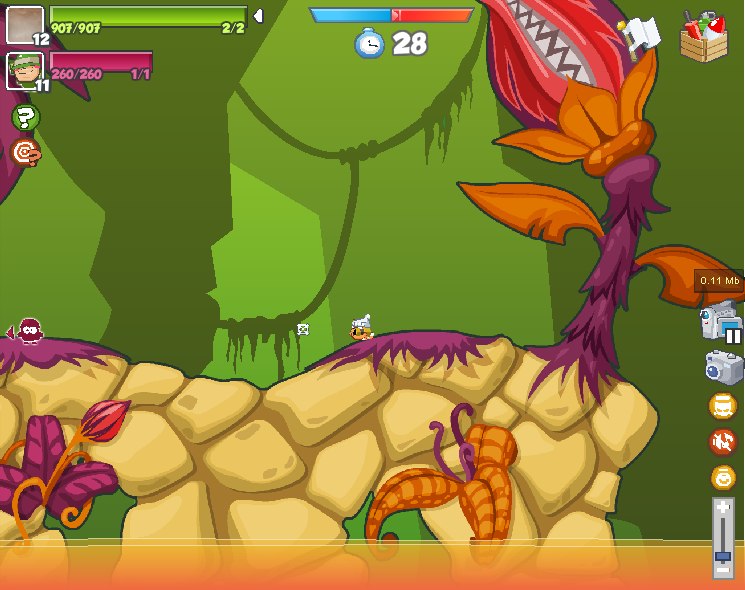Take a screenshot with the photo camera
Screen dimensions: 745x590
click(x=723, y=367)
